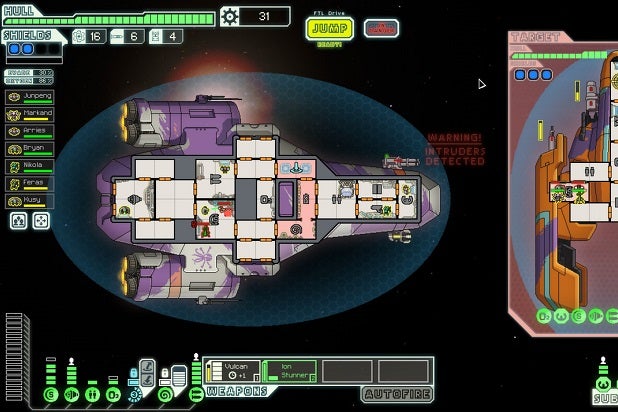This screenshot has height=412, width=618.
Task: Add power to the oxygen system
Action: coord(112,394)
